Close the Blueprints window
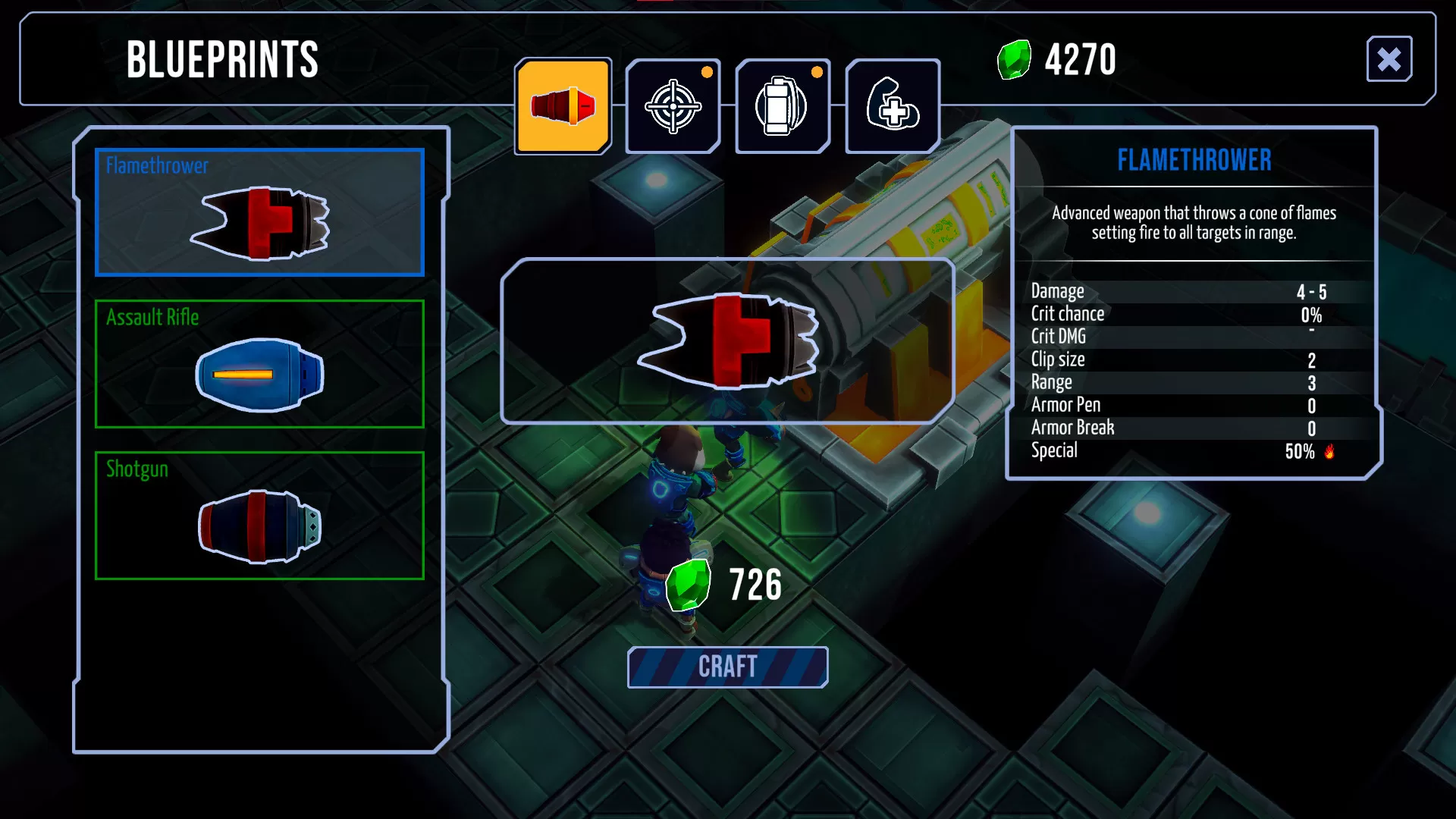The height and width of the screenshot is (819, 1456). (x=1389, y=59)
